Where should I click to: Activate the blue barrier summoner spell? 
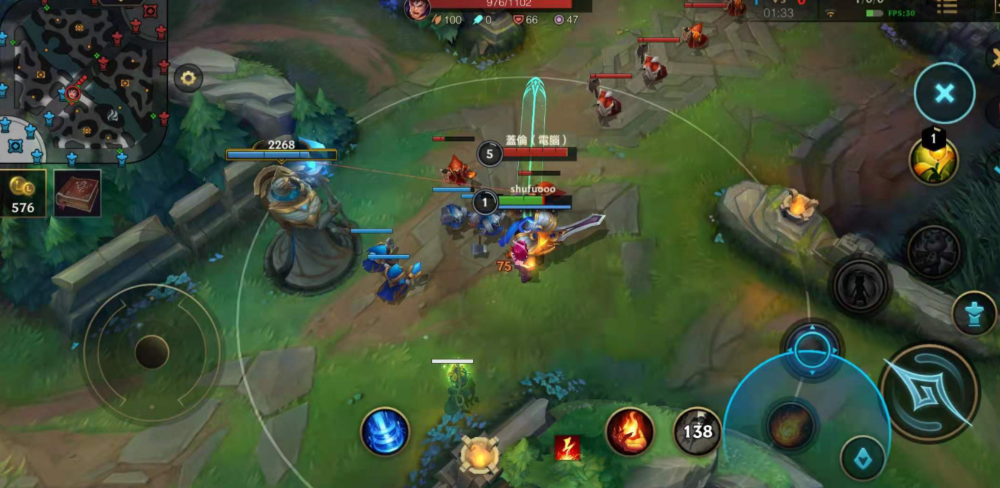click(385, 431)
